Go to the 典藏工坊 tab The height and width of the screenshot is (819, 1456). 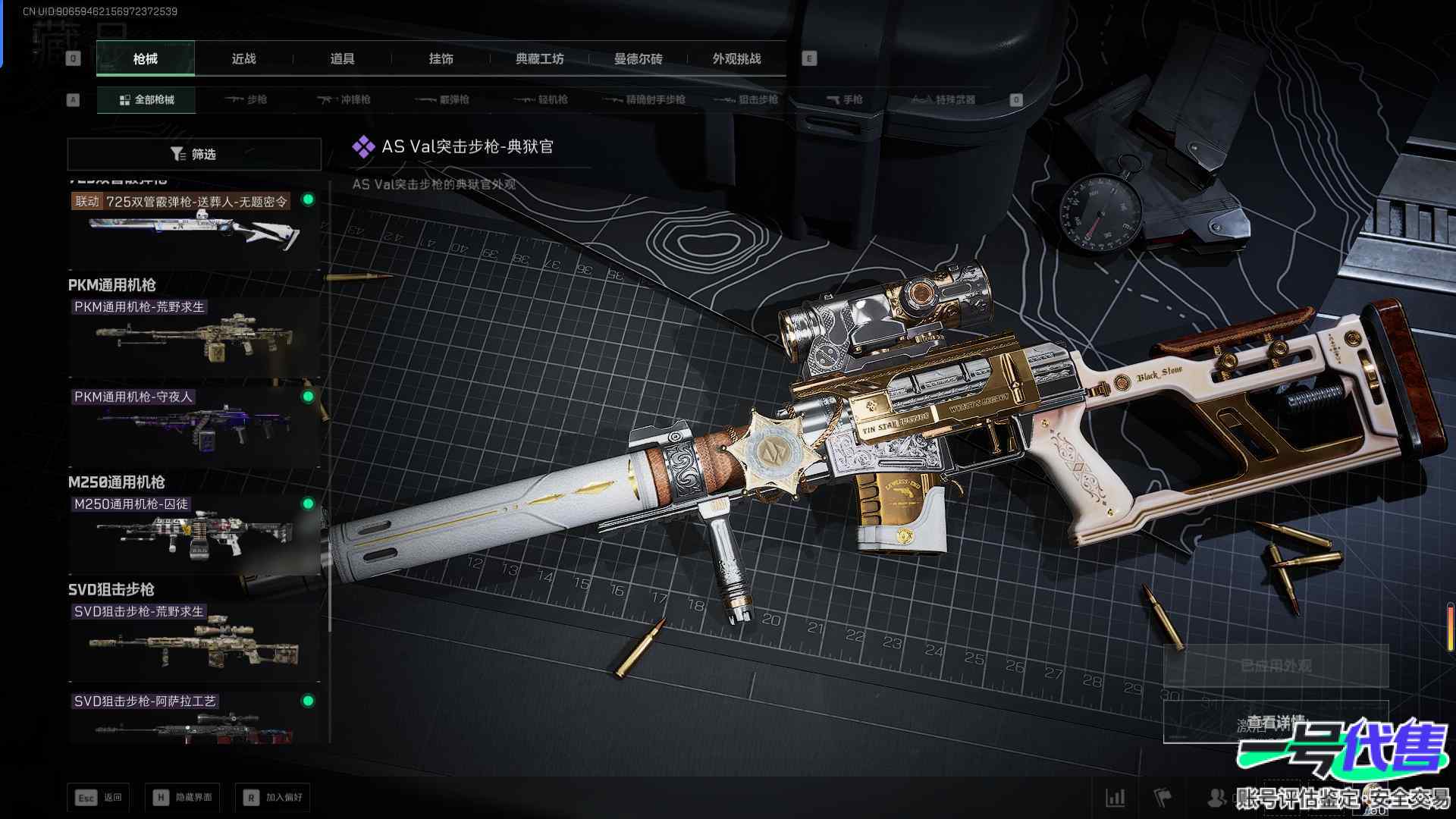coord(539,58)
